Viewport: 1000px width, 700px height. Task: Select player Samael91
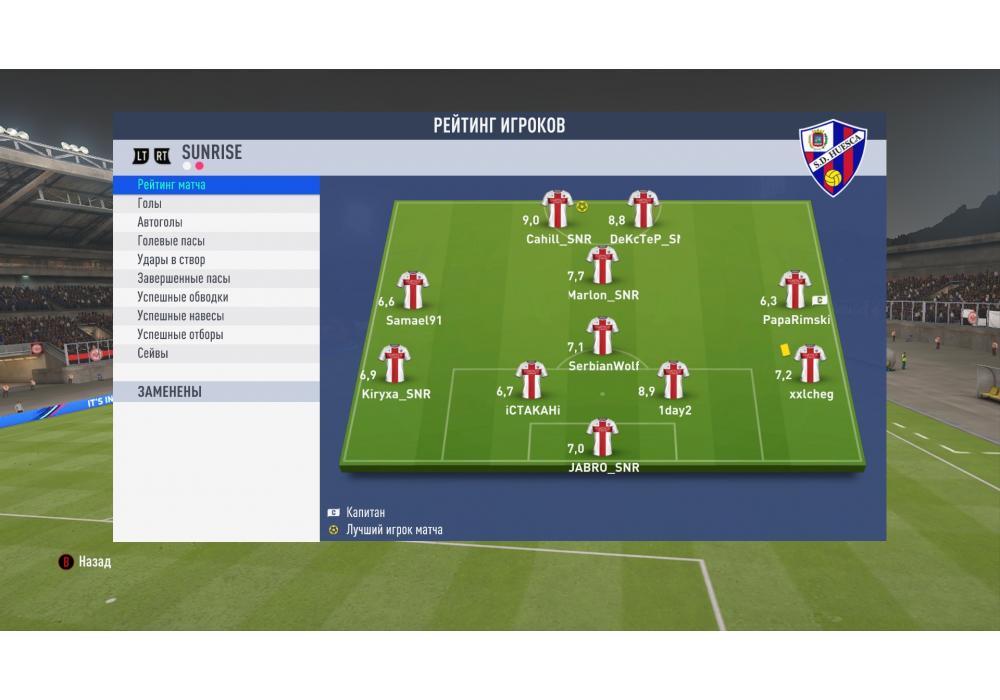click(x=412, y=291)
